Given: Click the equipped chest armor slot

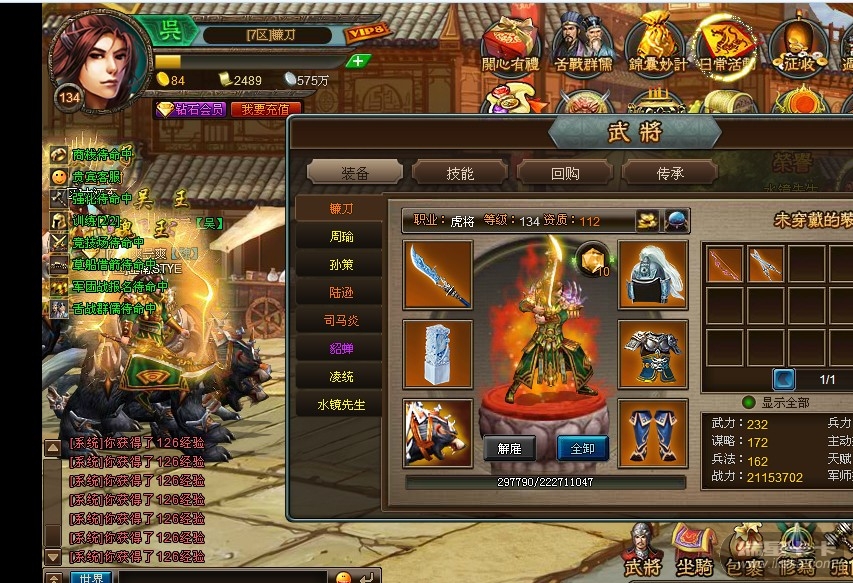Looking at the screenshot, I should pyautogui.click(x=652, y=353).
